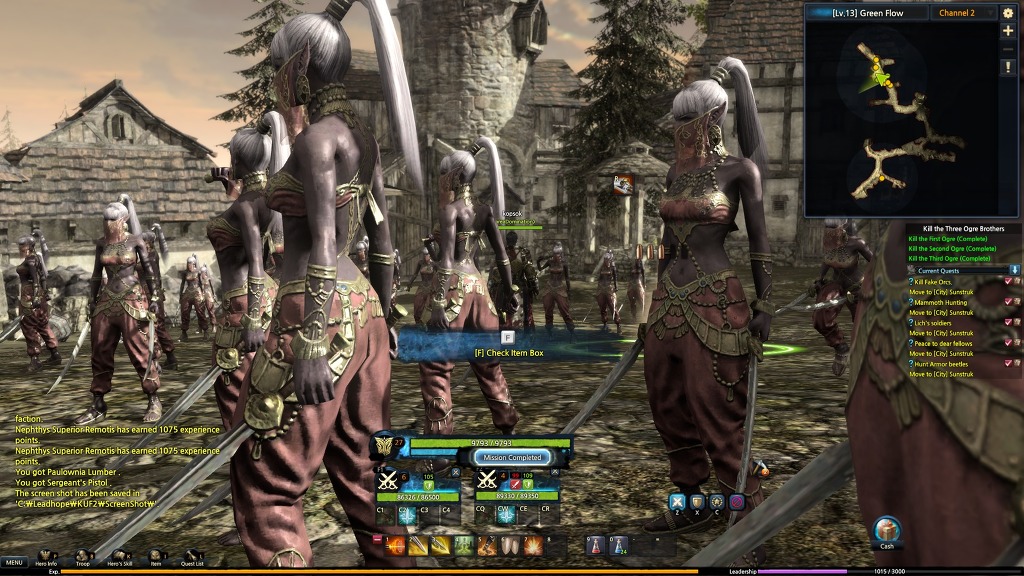
Task: Open the Troop panel
Action: [x=83, y=555]
